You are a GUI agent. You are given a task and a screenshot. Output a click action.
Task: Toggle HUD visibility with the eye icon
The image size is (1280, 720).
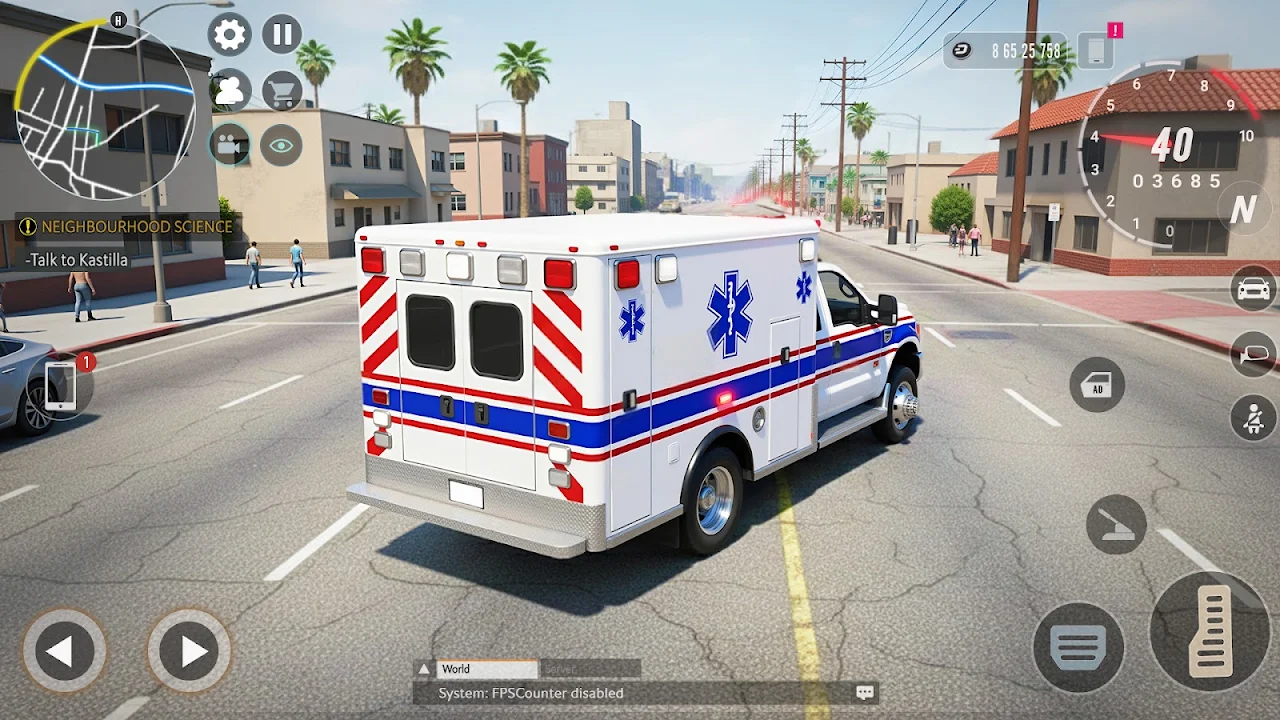pyautogui.click(x=282, y=146)
